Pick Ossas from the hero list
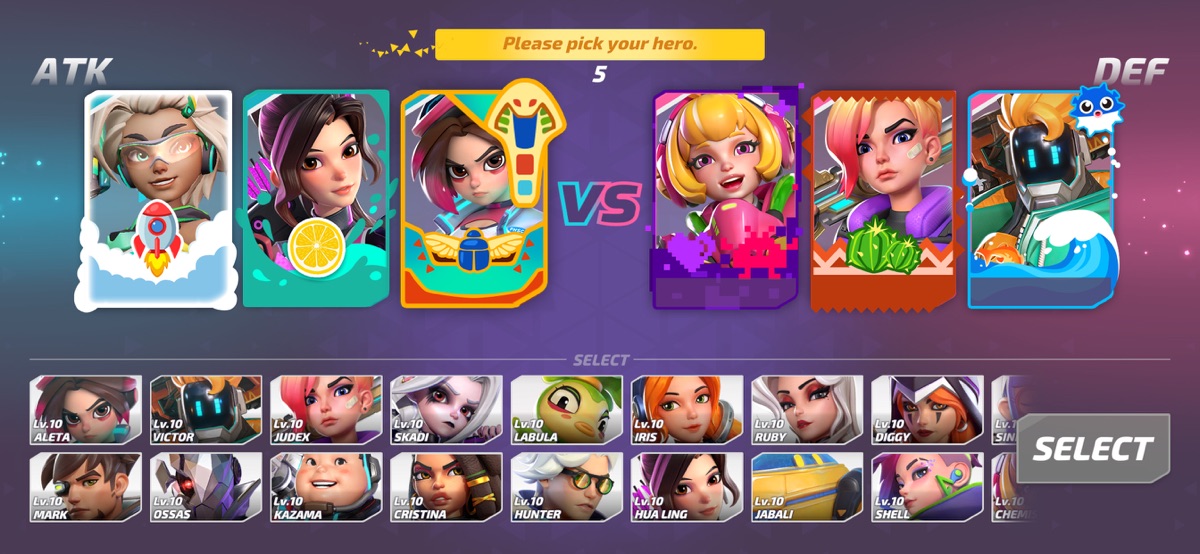Screen dimensions: 1200x554 coord(206,487)
